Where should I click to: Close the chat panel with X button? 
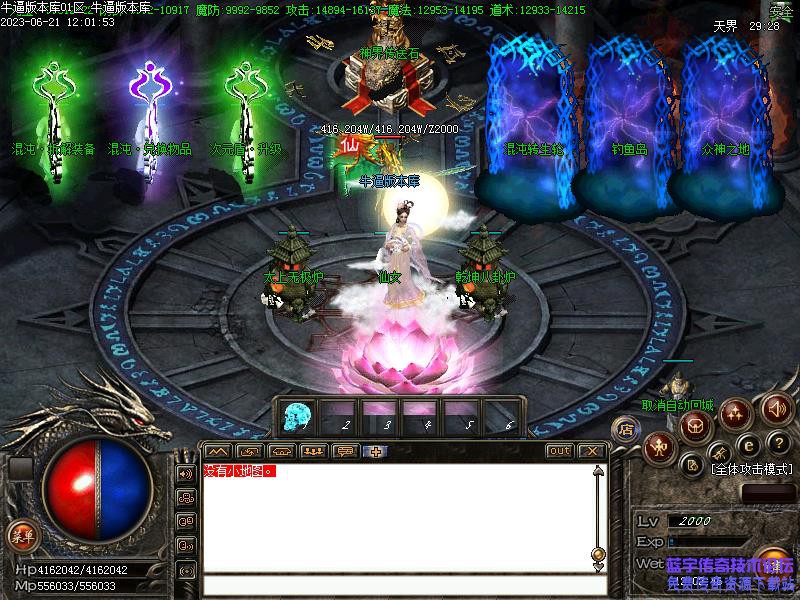point(592,451)
